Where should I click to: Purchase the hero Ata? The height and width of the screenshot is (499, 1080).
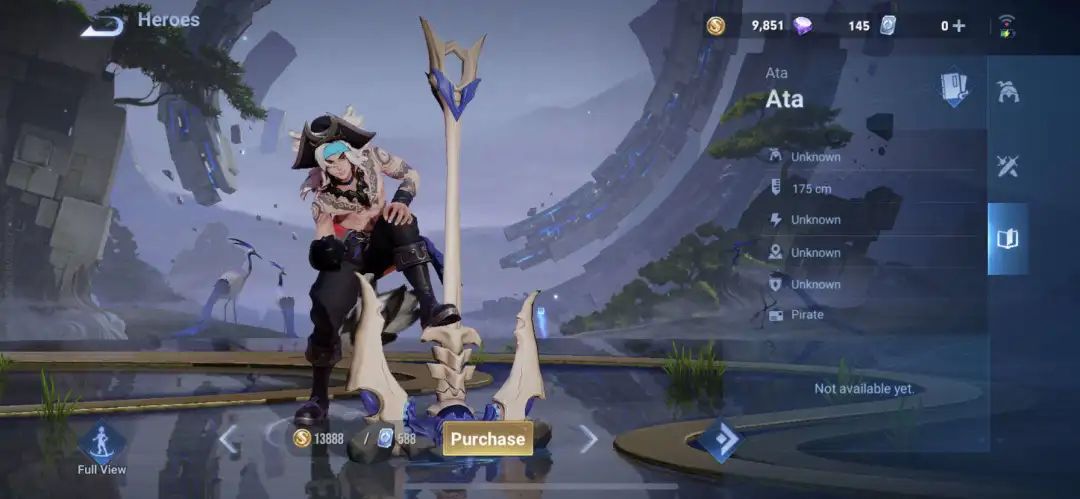coord(488,438)
